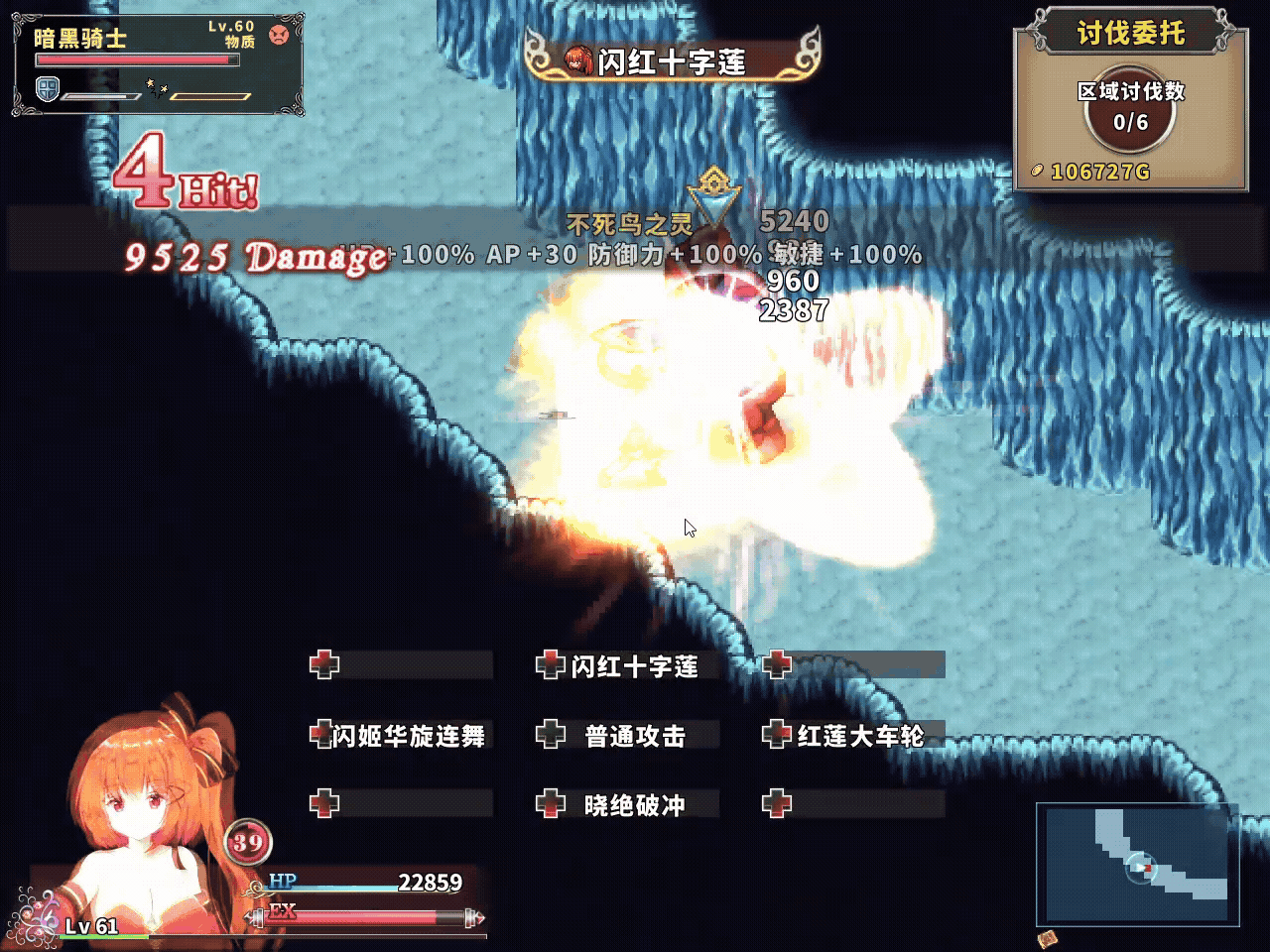Trigger the 晓绝破冲 skill
Screen dimensions: 1270x952
[x=628, y=804]
